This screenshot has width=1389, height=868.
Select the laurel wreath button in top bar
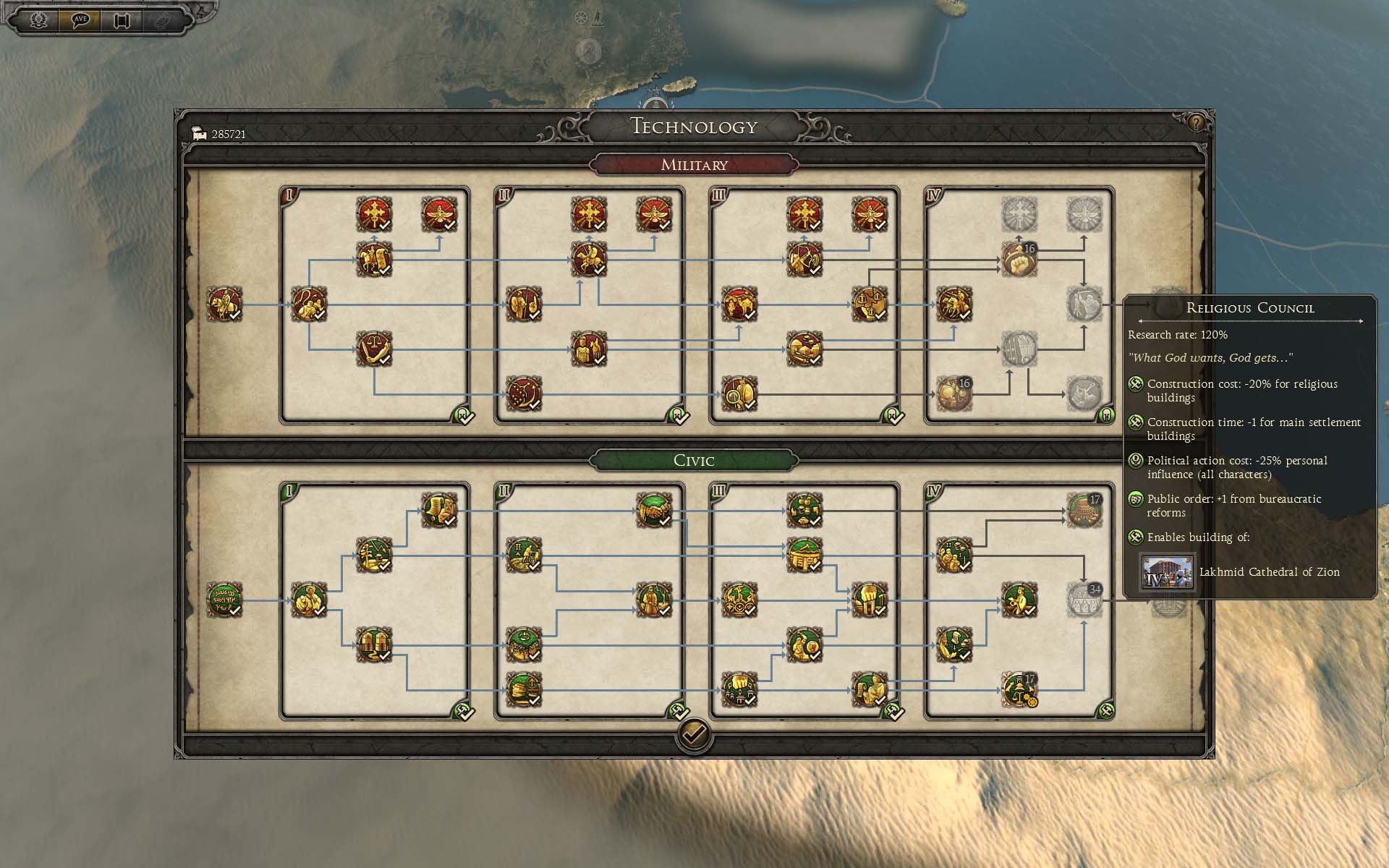[39, 20]
